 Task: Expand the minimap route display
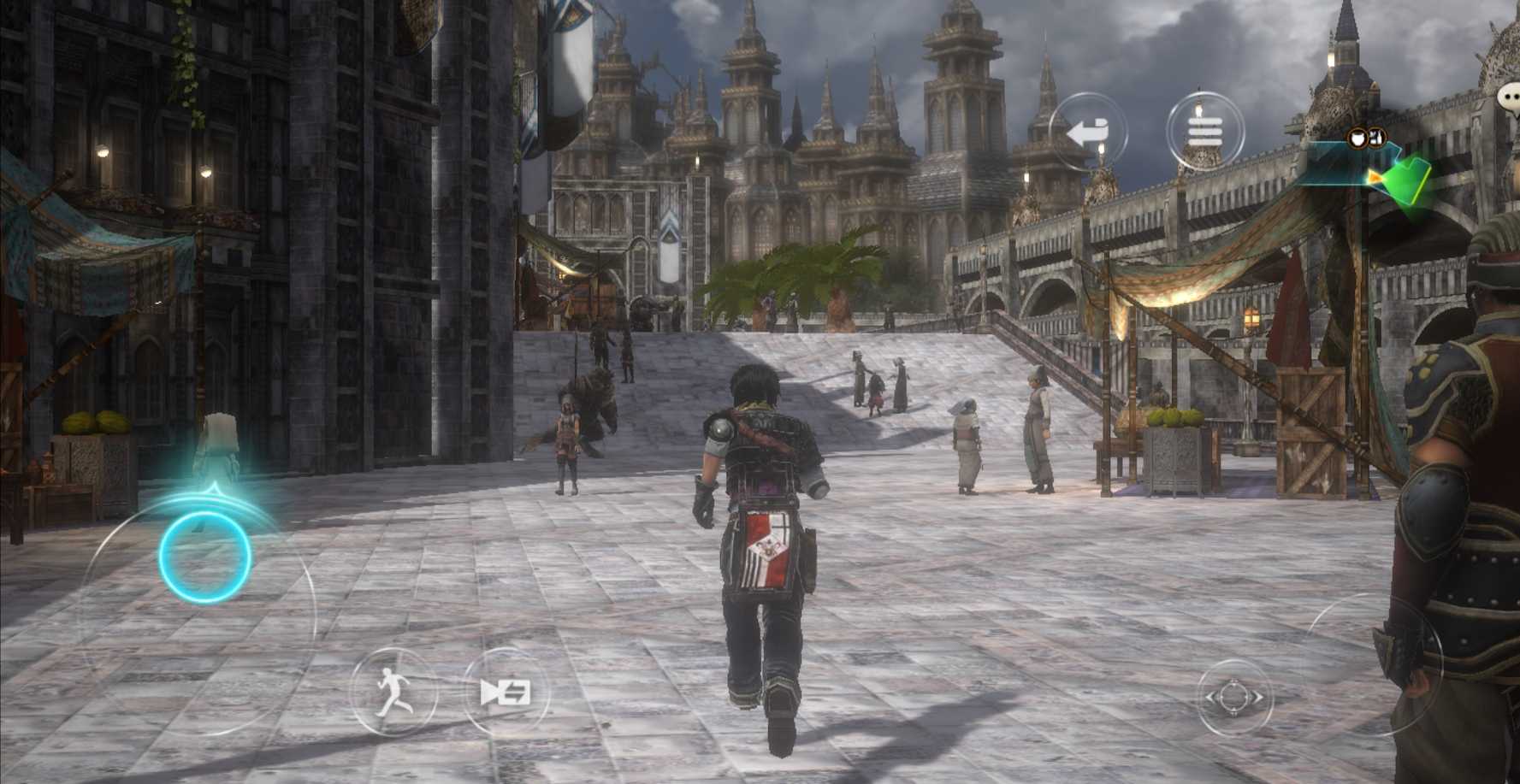tap(1334, 167)
